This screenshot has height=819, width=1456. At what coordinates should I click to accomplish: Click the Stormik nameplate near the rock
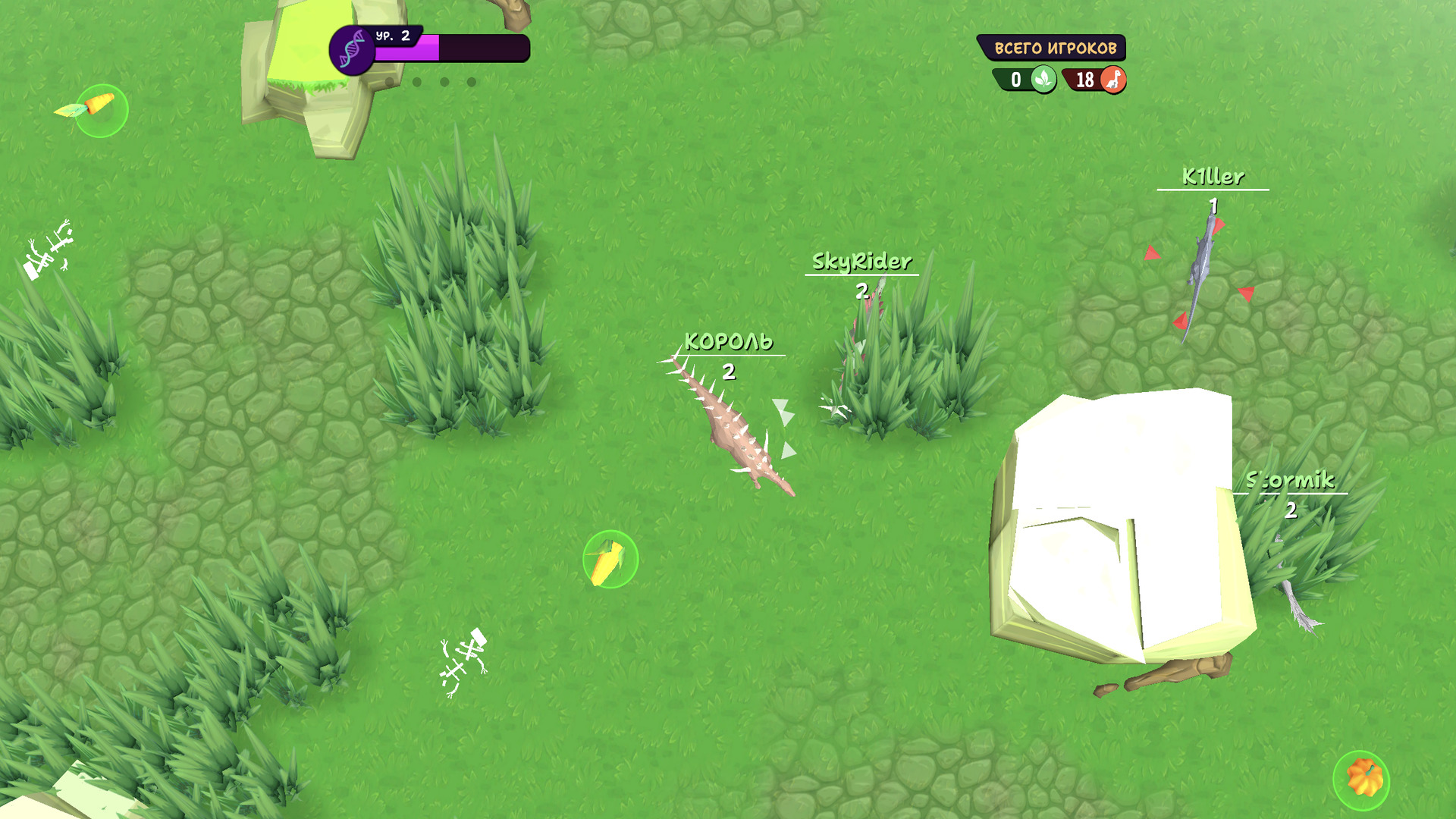point(1291,479)
